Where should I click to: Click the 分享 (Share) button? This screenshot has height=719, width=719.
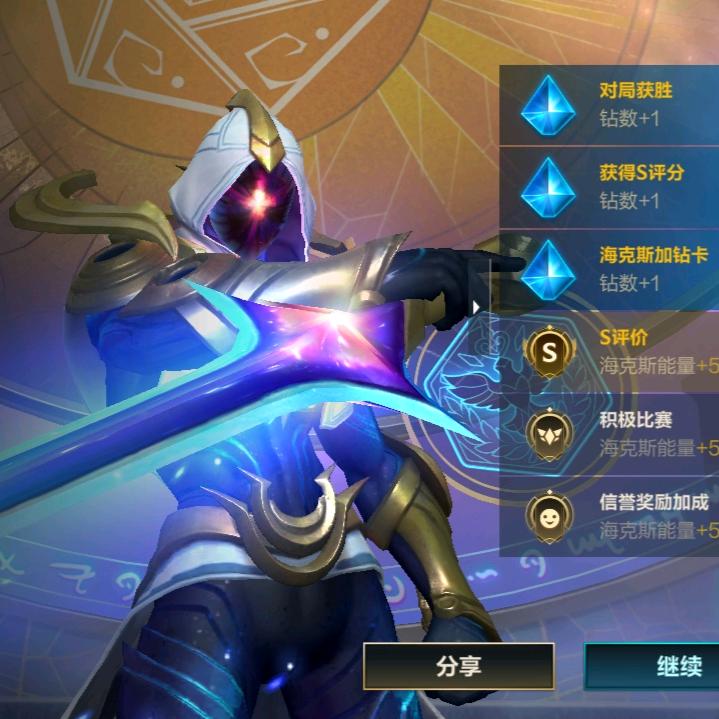[x=458, y=666]
